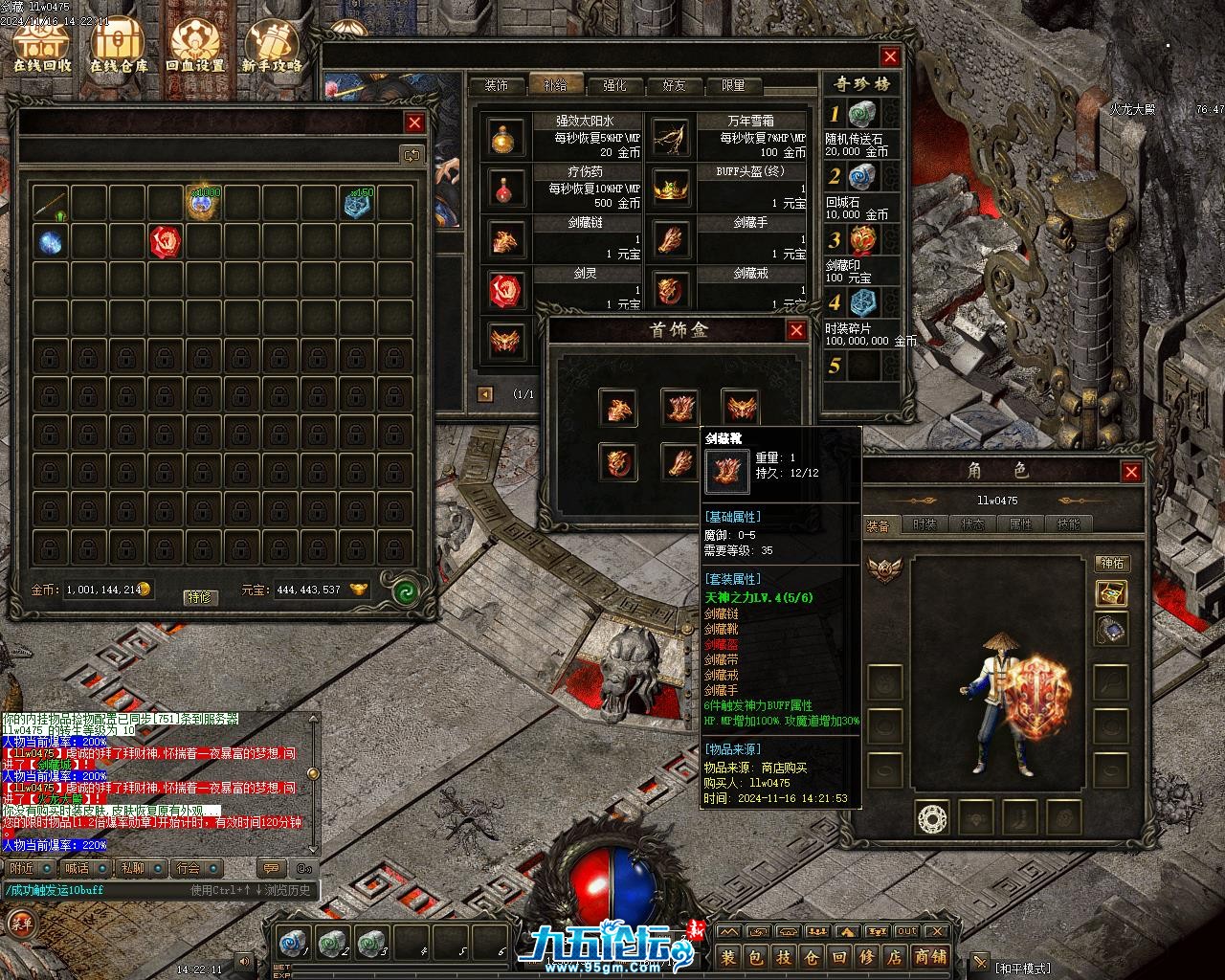Switch to the 强化 shop tab
This screenshot has height=980, width=1225.
614,85
